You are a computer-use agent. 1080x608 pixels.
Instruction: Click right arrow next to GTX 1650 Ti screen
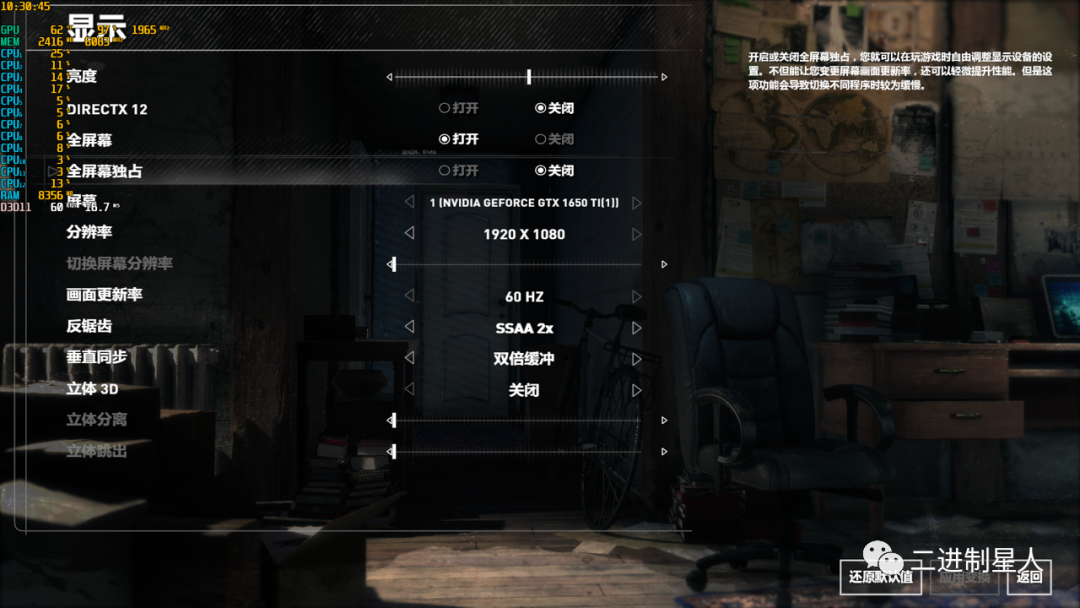(637, 203)
